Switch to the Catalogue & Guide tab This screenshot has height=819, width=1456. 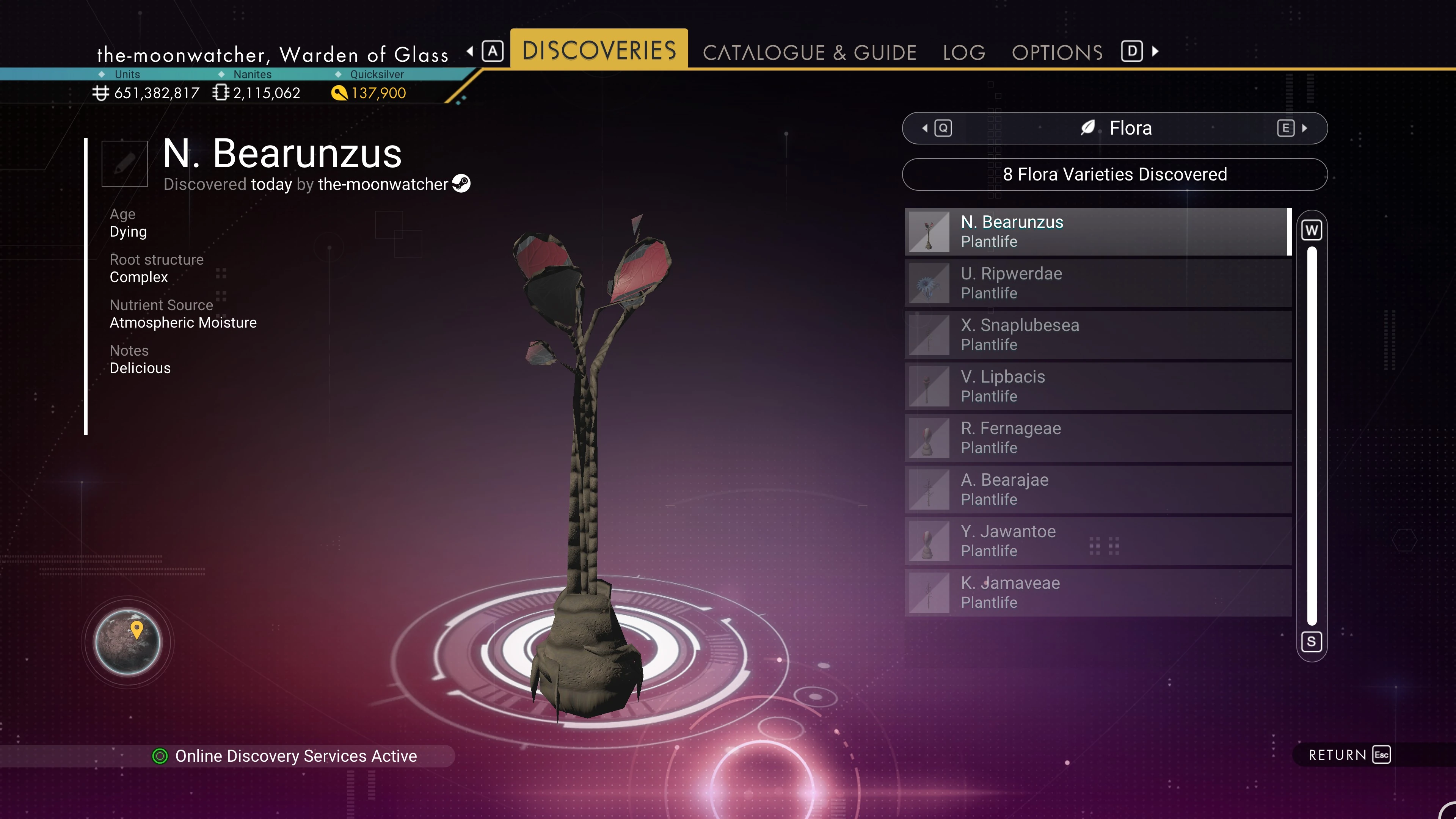[x=809, y=53]
